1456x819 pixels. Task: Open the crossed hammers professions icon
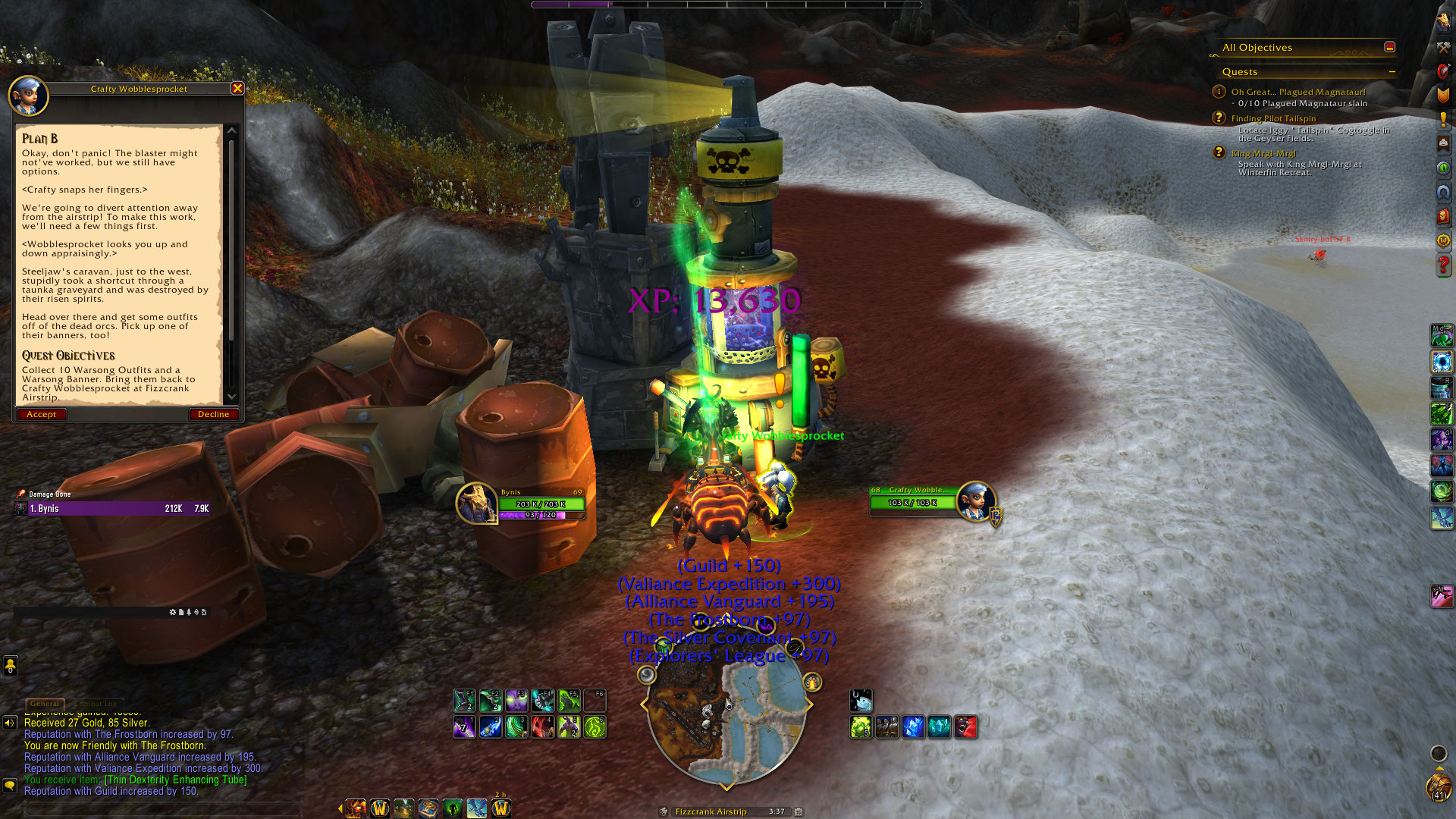click(x=1443, y=47)
